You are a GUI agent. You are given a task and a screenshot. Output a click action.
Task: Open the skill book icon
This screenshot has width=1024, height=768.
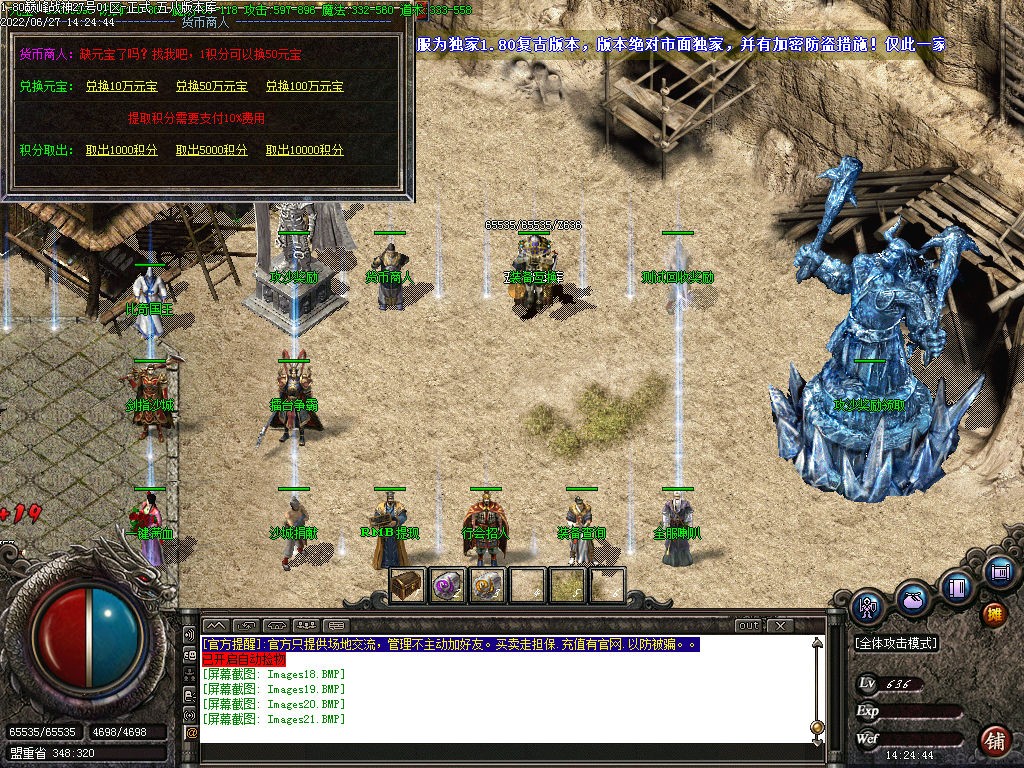[x=956, y=587]
